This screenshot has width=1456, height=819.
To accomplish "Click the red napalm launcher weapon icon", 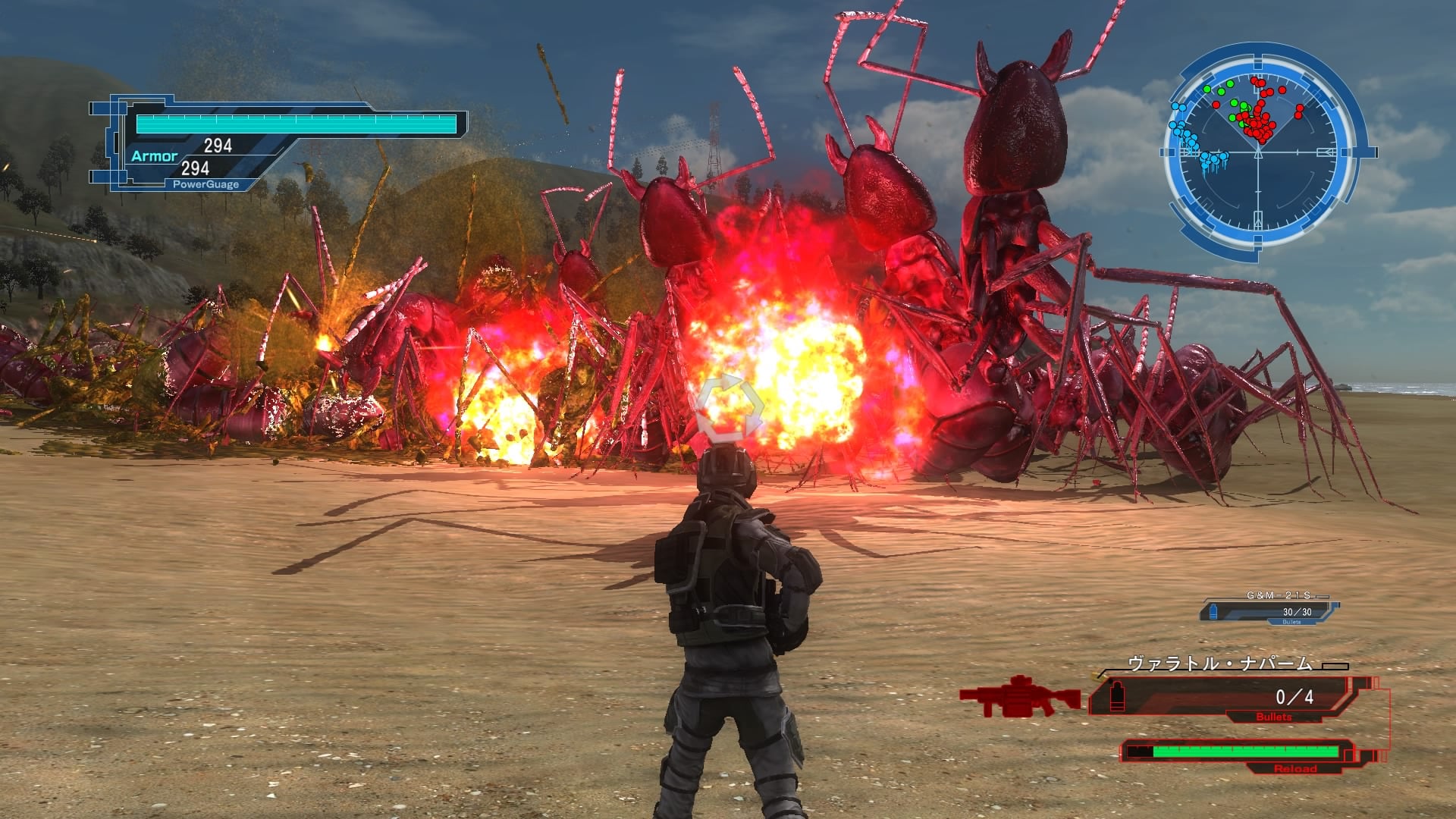I will [1018, 696].
